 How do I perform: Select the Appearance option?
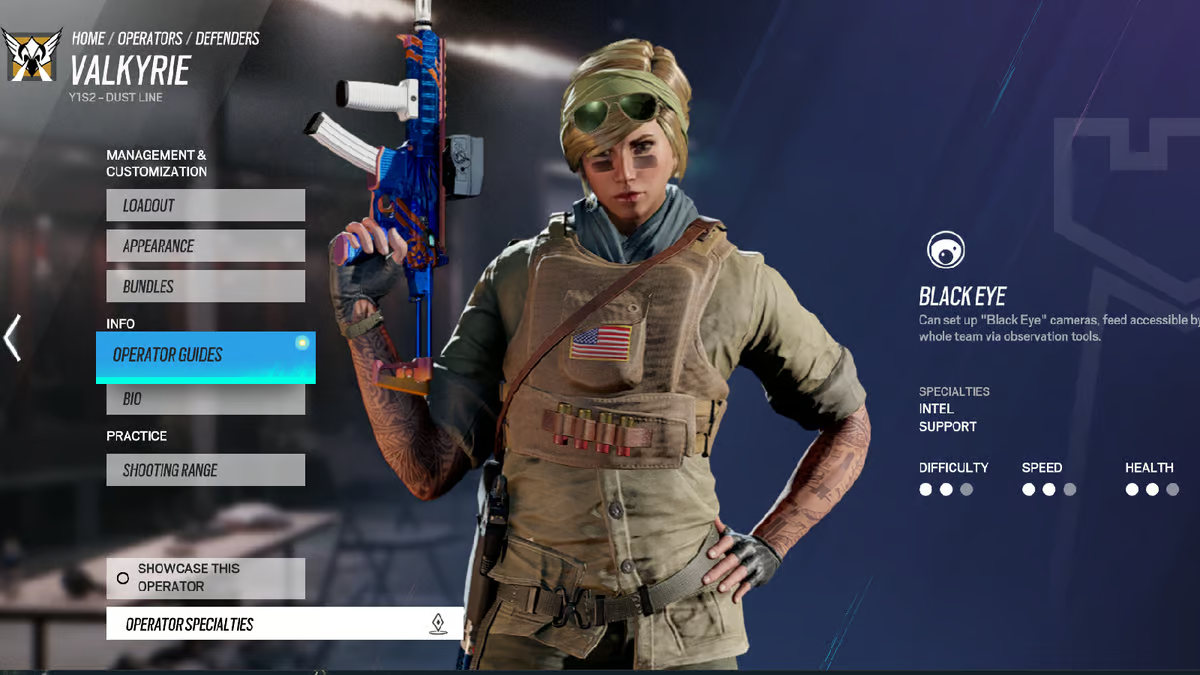(205, 246)
